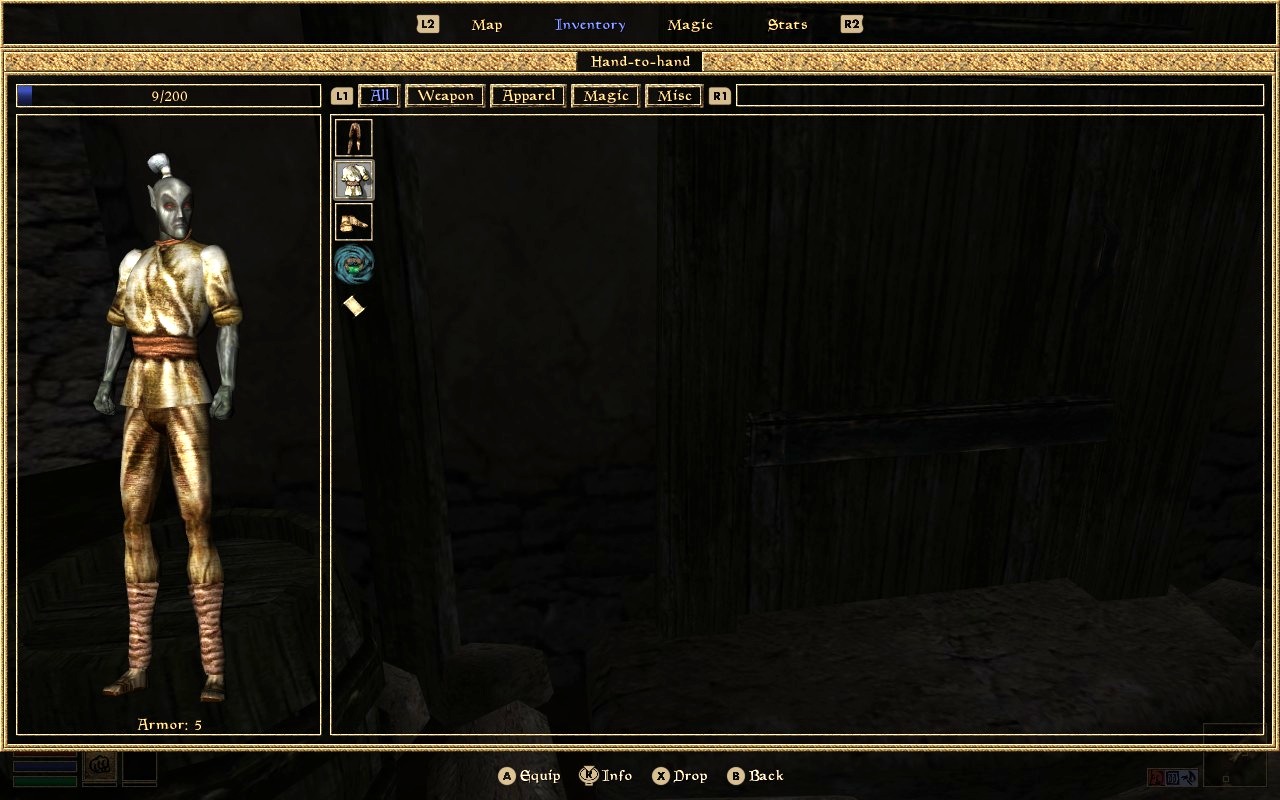This screenshot has height=800, width=1280.
Task: Toggle the Misc inventory filter
Action: [x=673, y=95]
